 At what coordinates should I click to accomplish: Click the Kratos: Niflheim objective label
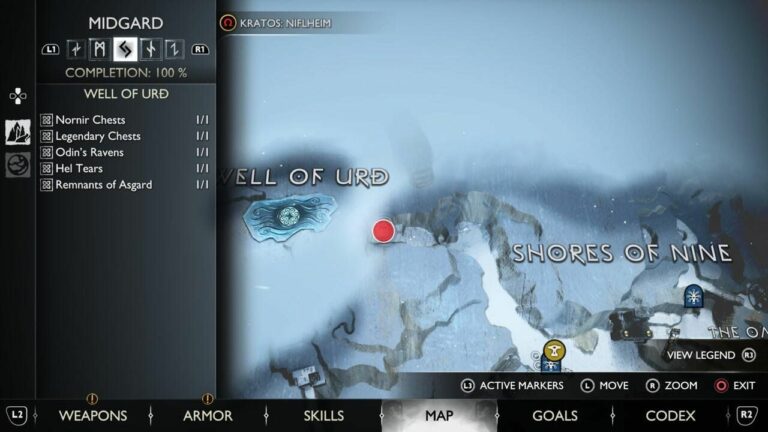coord(285,22)
